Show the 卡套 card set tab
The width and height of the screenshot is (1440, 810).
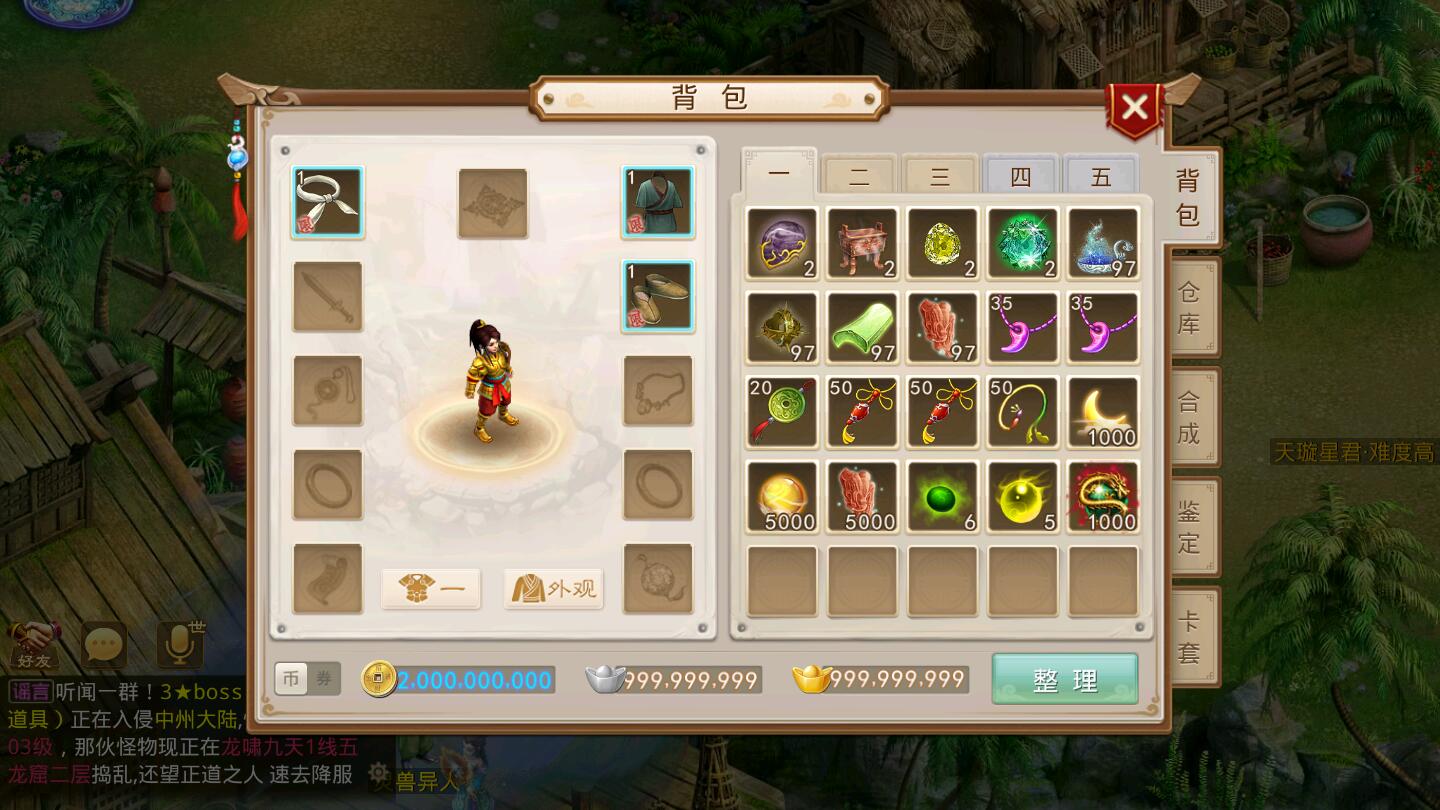(x=1188, y=636)
